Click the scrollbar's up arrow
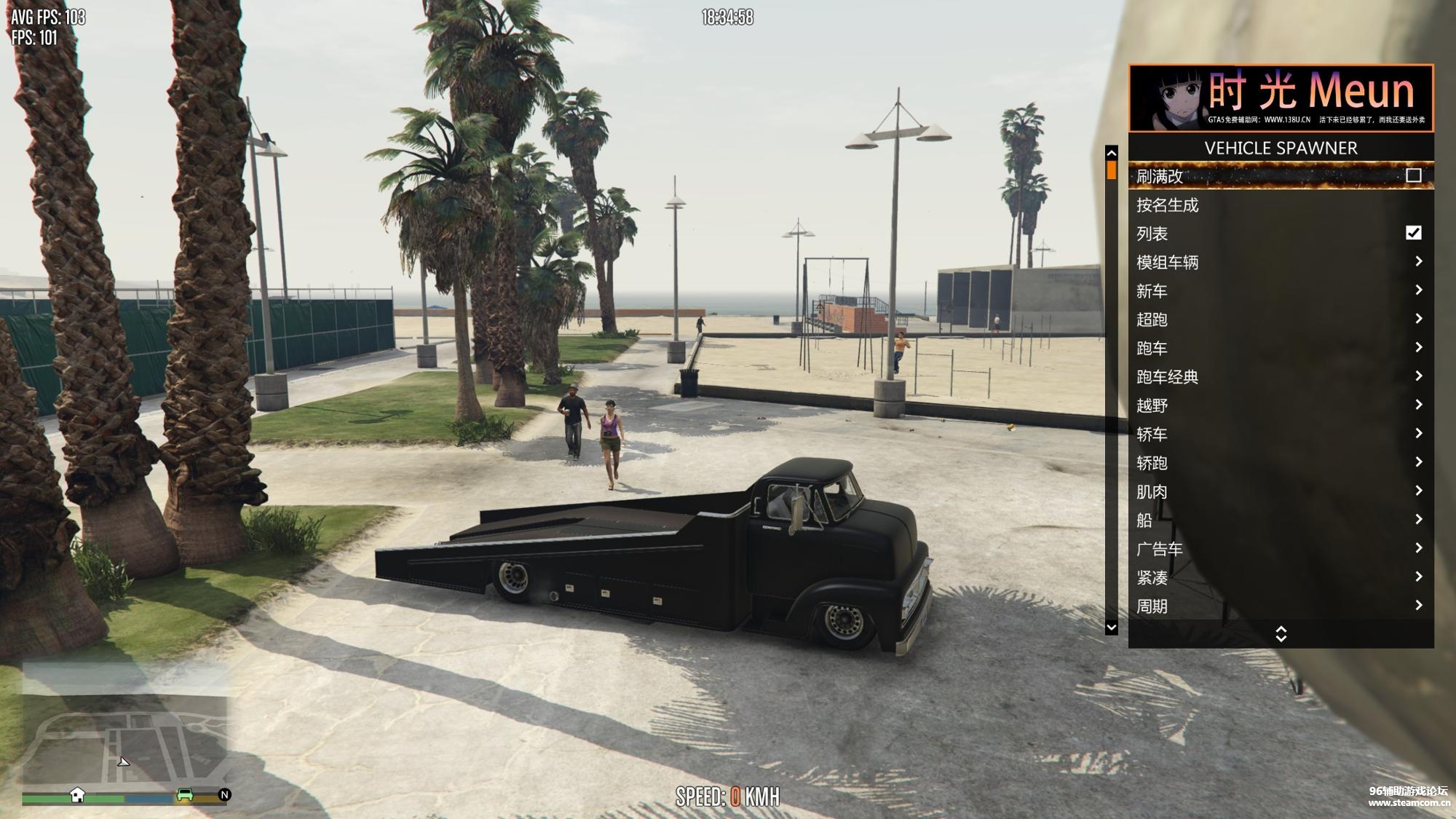Viewport: 1456px width, 819px height. (1111, 153)
